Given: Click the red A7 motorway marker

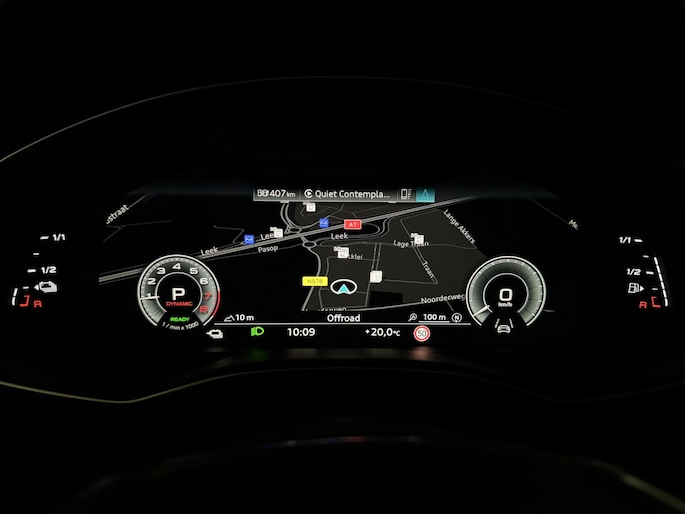Looking at the screenshot, I should 352,224.
